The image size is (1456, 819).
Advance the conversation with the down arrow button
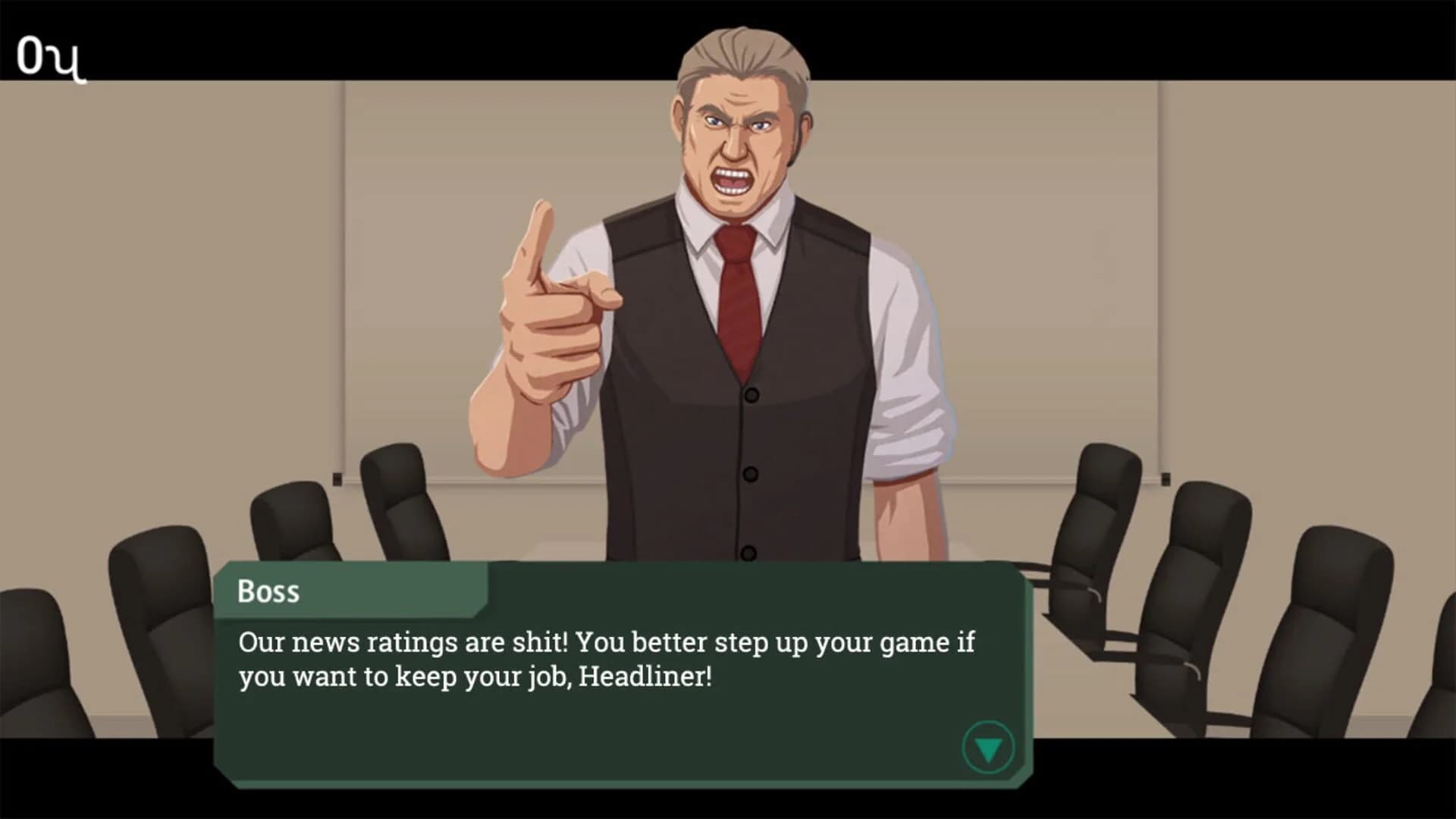(x=987, y=747)
